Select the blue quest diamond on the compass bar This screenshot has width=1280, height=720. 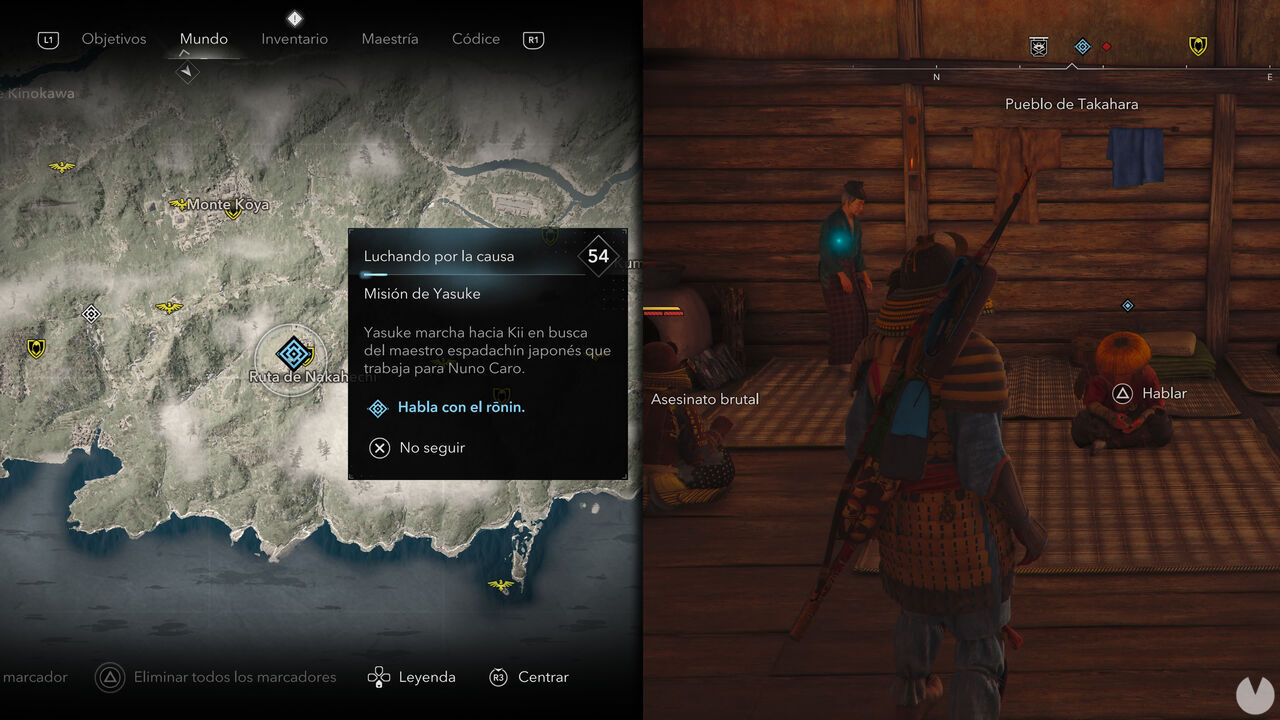(x=1081, y=46)
